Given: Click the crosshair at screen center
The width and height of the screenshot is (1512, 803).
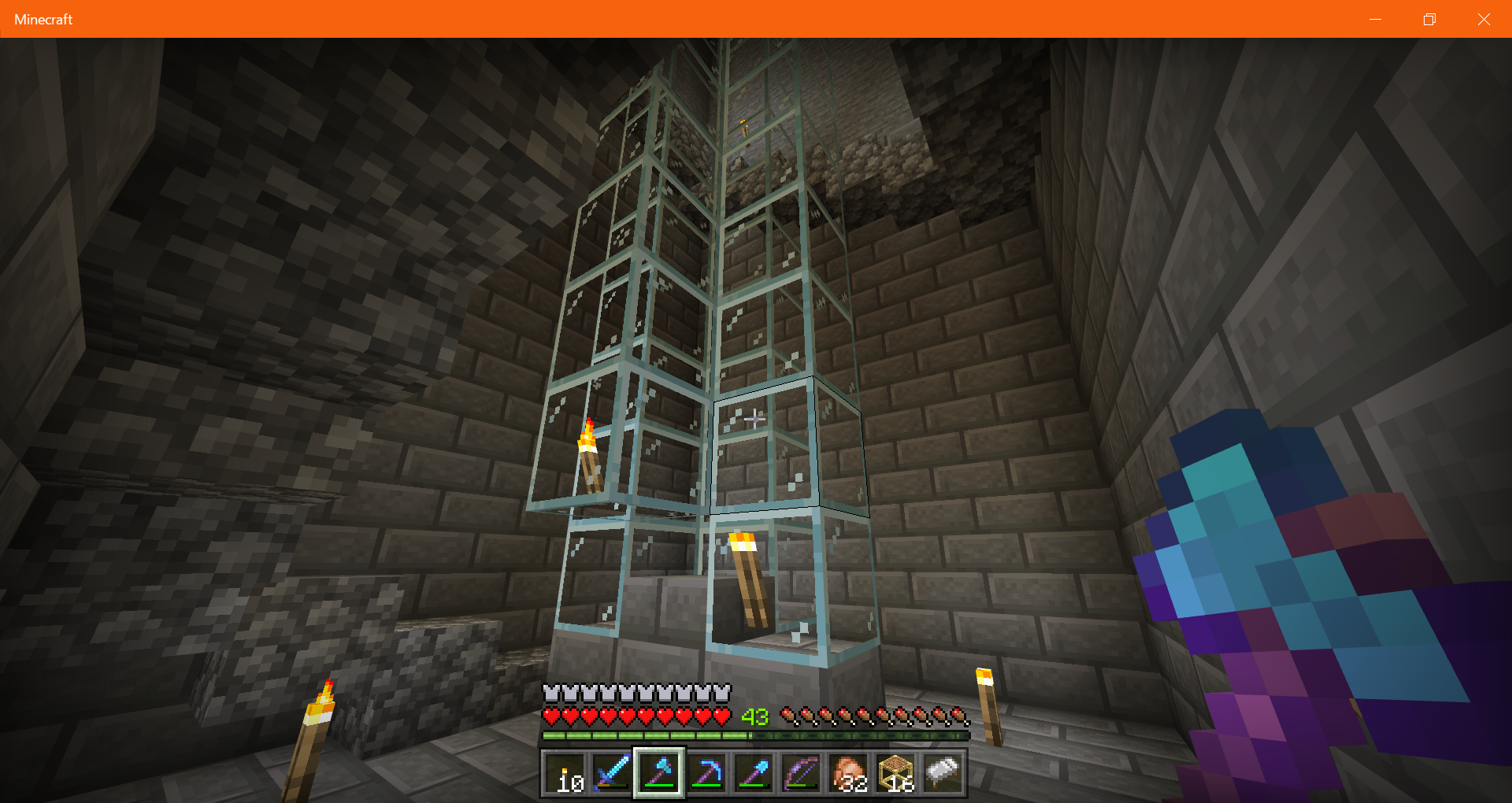Looking at the screenshot, I should [x=754, y=420].
